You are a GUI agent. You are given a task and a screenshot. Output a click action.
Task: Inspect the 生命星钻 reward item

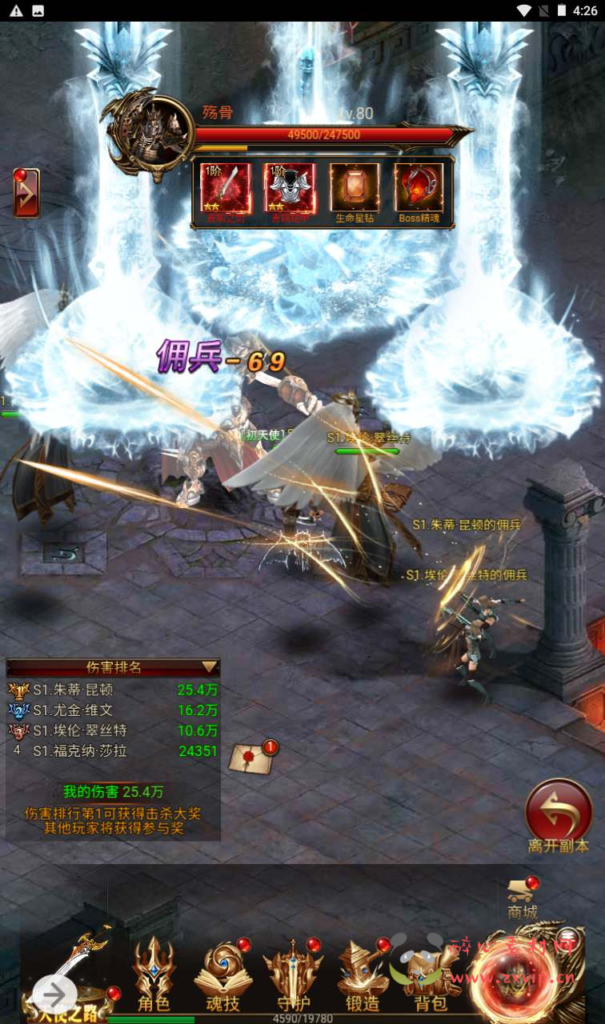[354, 188]
